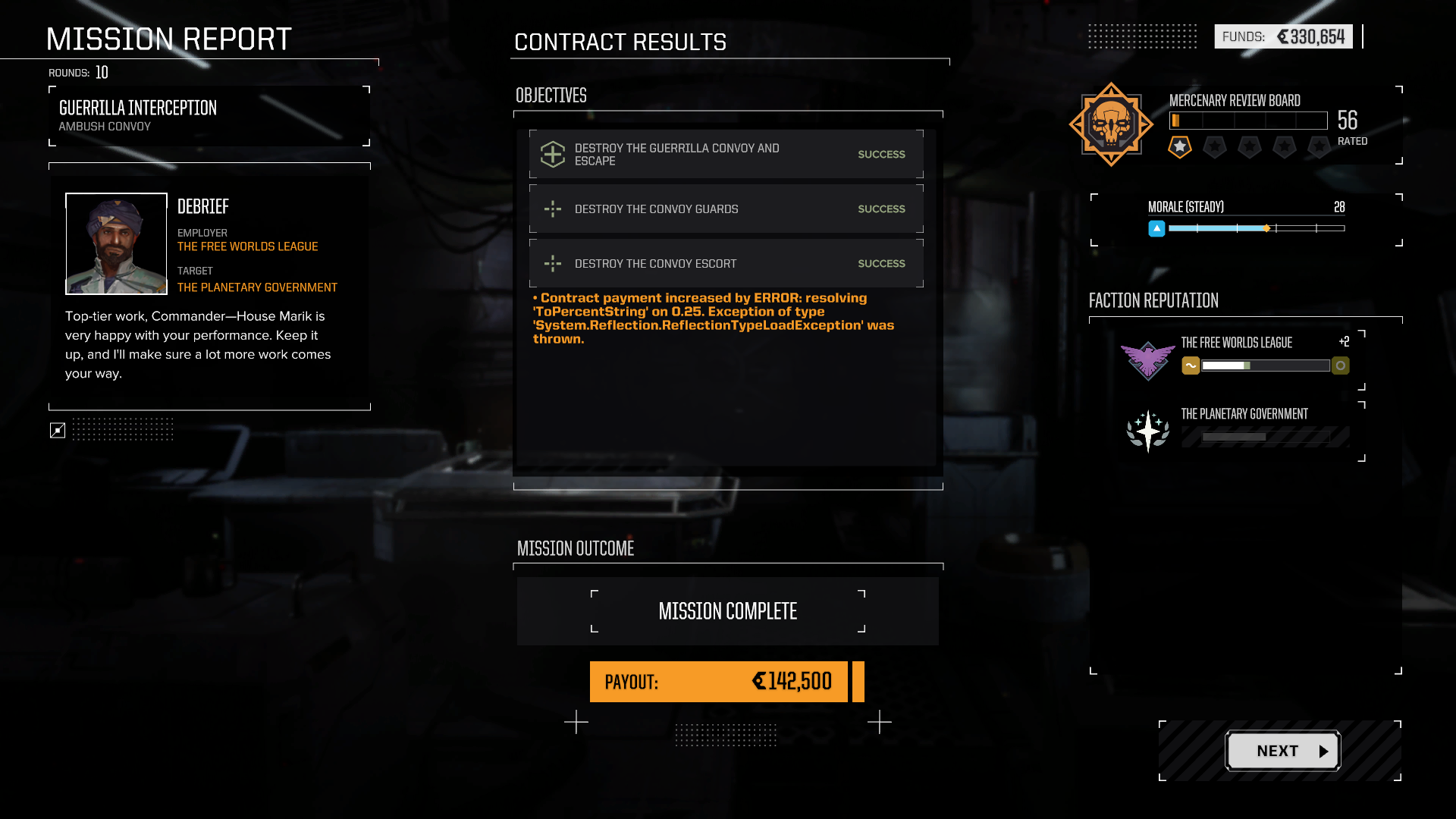Image resolution: width=1456 pixels, height=819 pixels.
Task: Click the convoy escort objective marker icon
Action: tap(553, 263)
